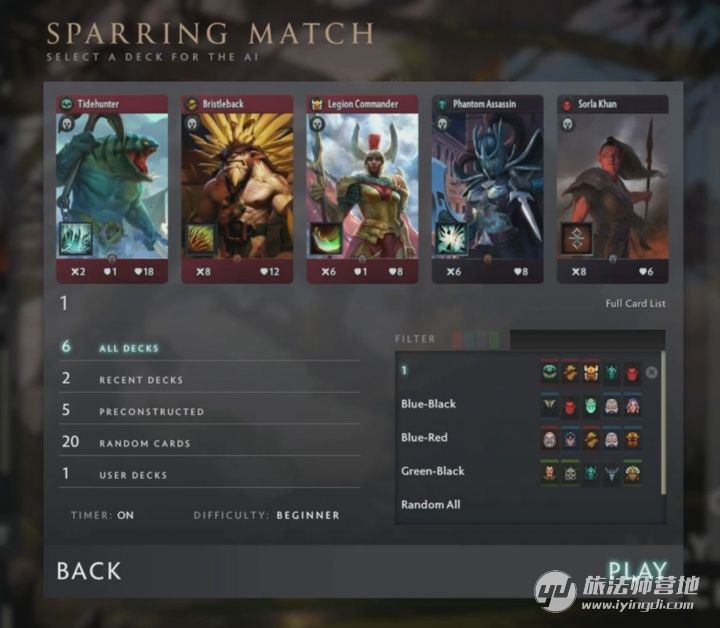Start the match with the Play button
The width and height of the screenshot is (720, 628).
pos(637,571)
